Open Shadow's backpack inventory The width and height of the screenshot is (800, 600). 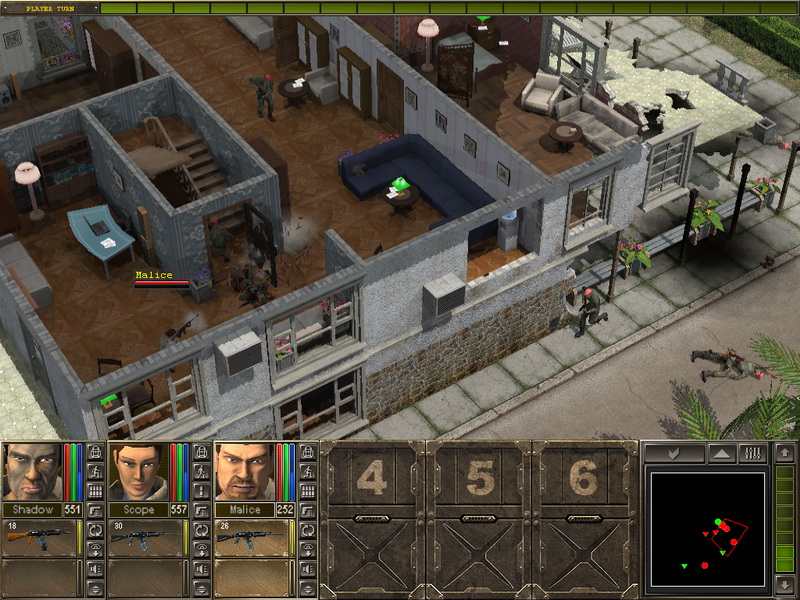(x=95, y=452)
